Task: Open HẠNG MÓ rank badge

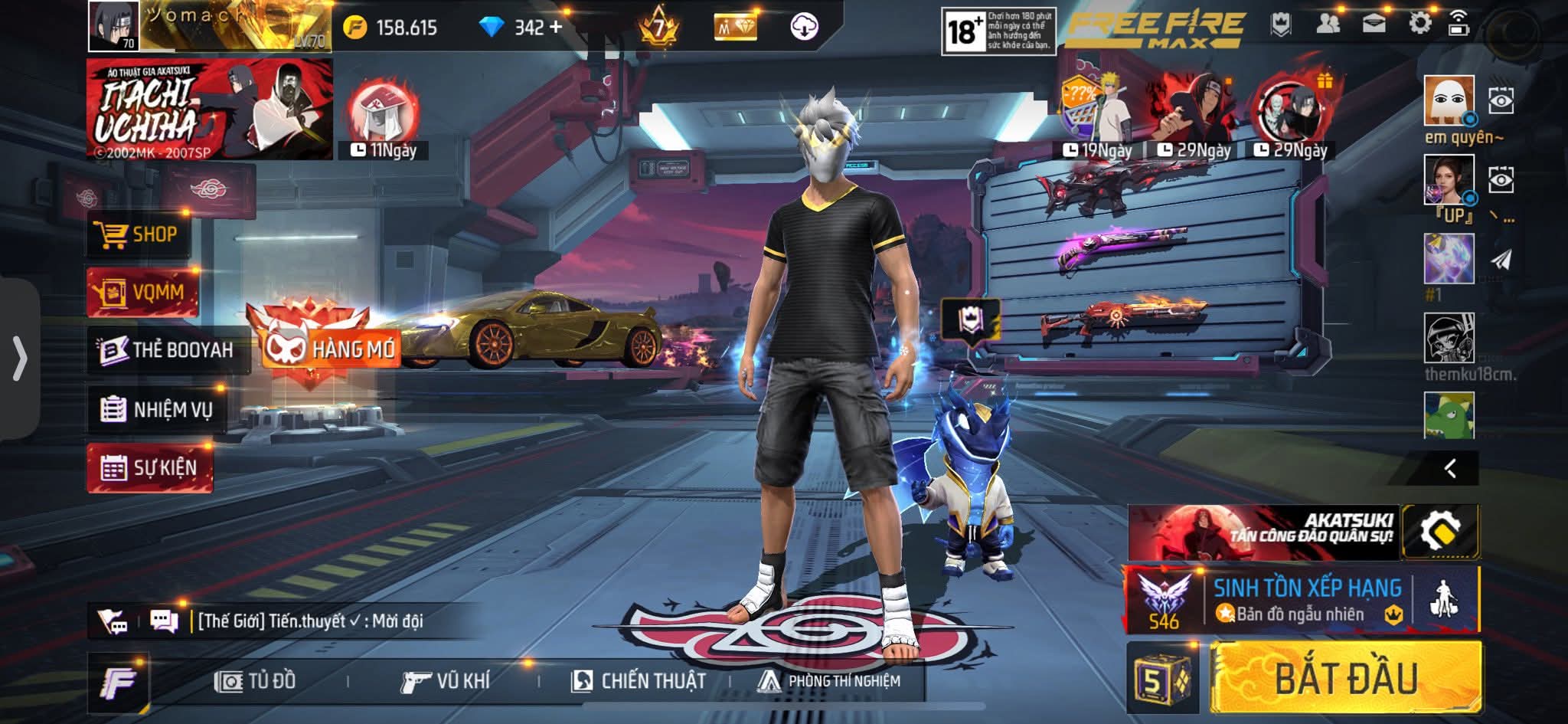Action: 331,349
